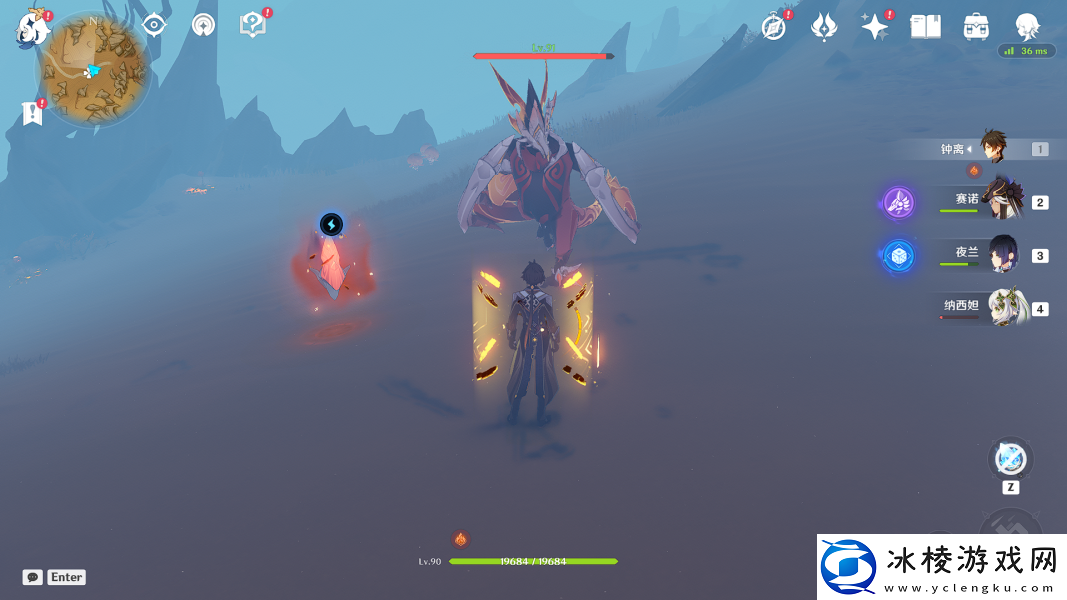Open the character screen icon
This screenshot has width=1067, height=600.
(x=1027, y=27)
